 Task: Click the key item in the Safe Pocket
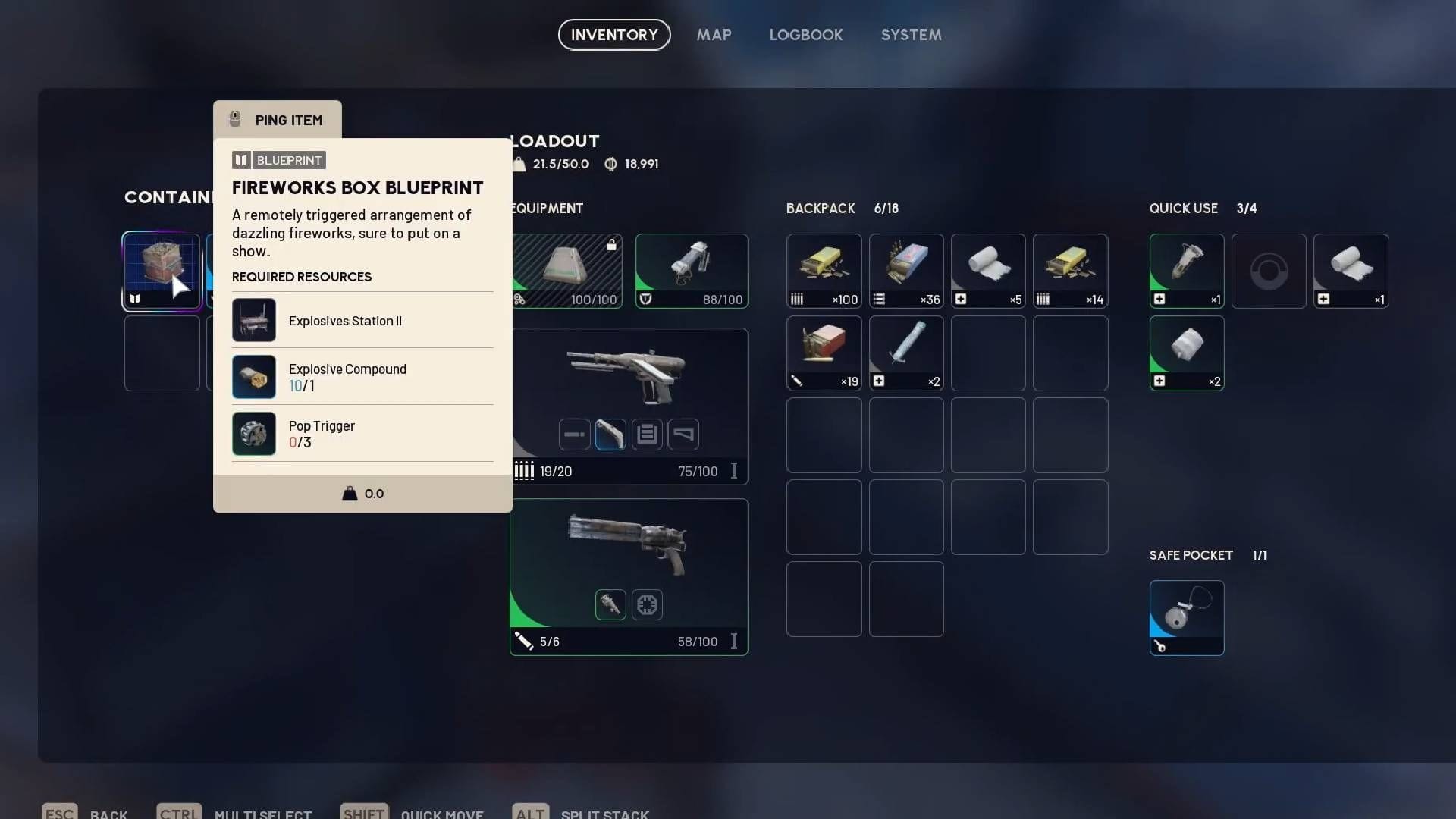pos(1187,616)
